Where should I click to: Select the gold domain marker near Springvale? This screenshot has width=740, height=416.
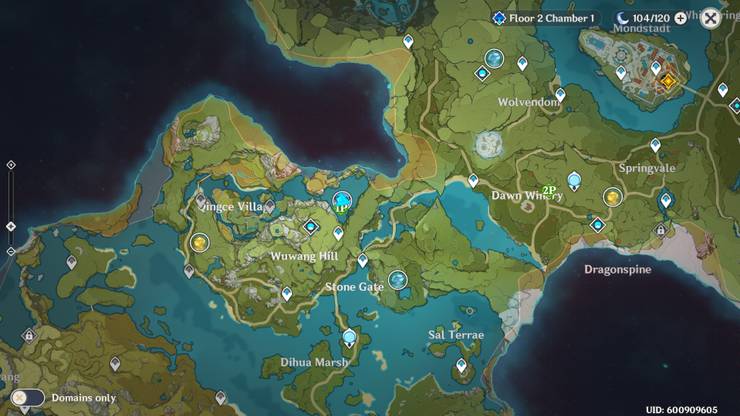(x=612, y=198)
